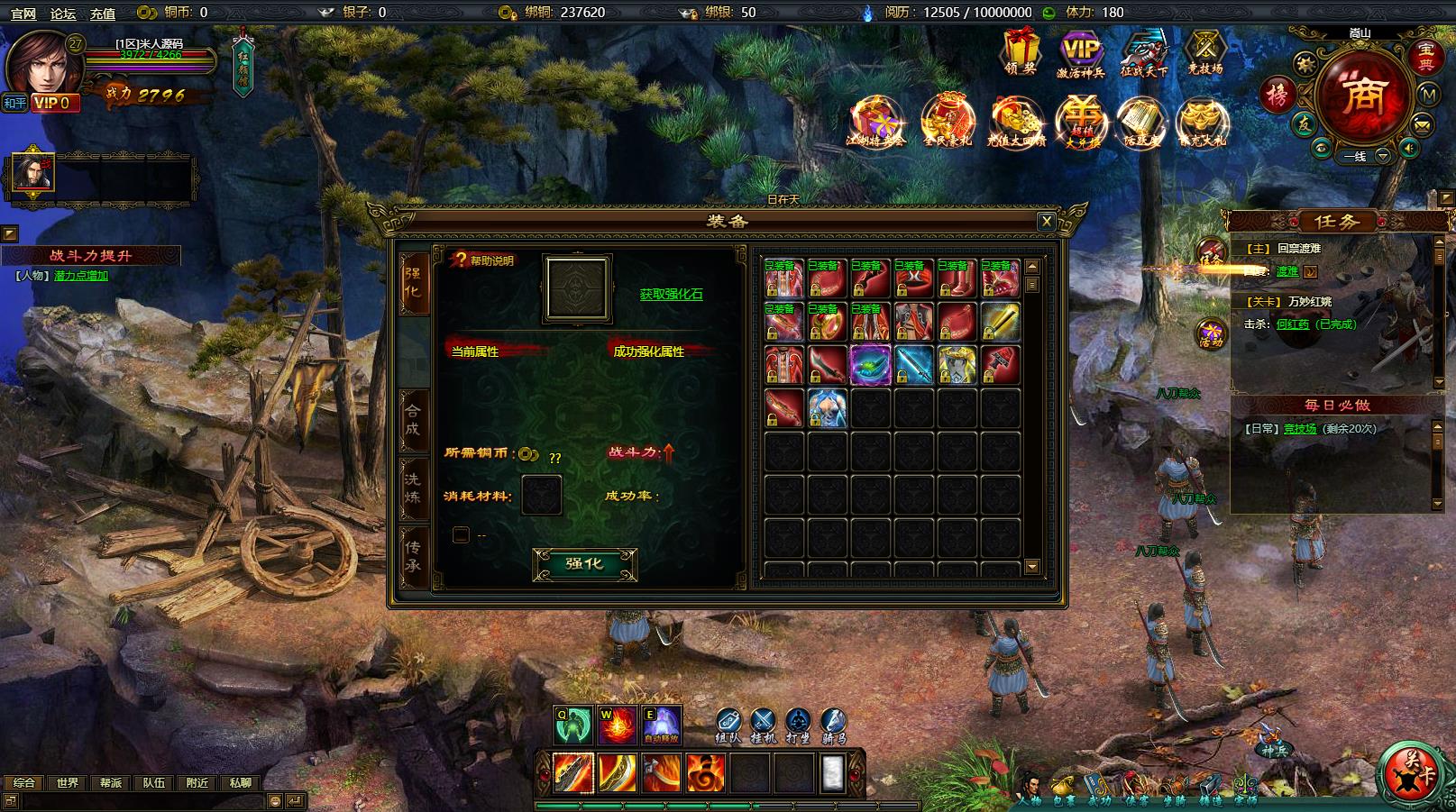
Task: Select the 世界 chat channel tab
Action: [x=68, y=783]
